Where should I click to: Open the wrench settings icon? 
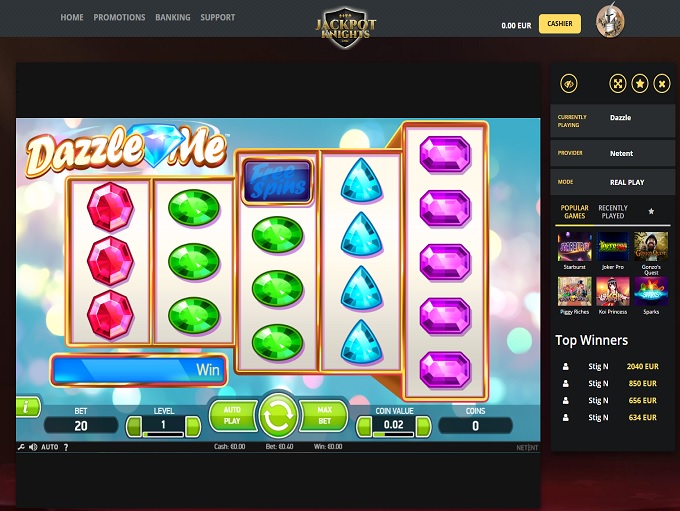click(x=21, y=447)
